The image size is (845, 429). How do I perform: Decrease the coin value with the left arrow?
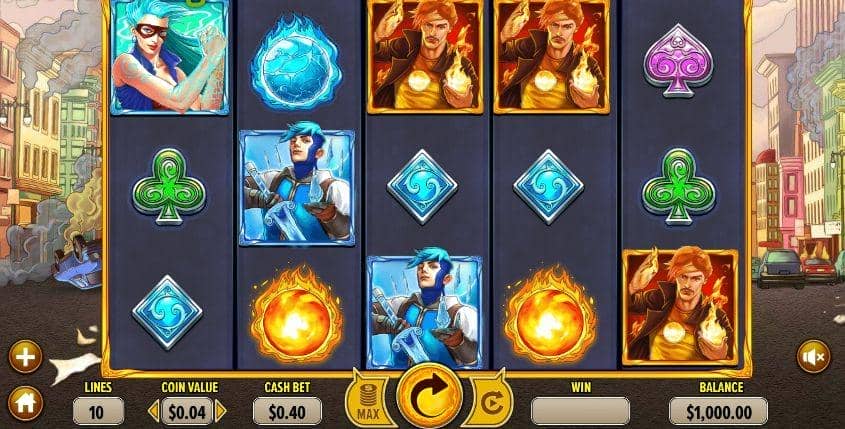pyautogui.click(x=154, y=410)
